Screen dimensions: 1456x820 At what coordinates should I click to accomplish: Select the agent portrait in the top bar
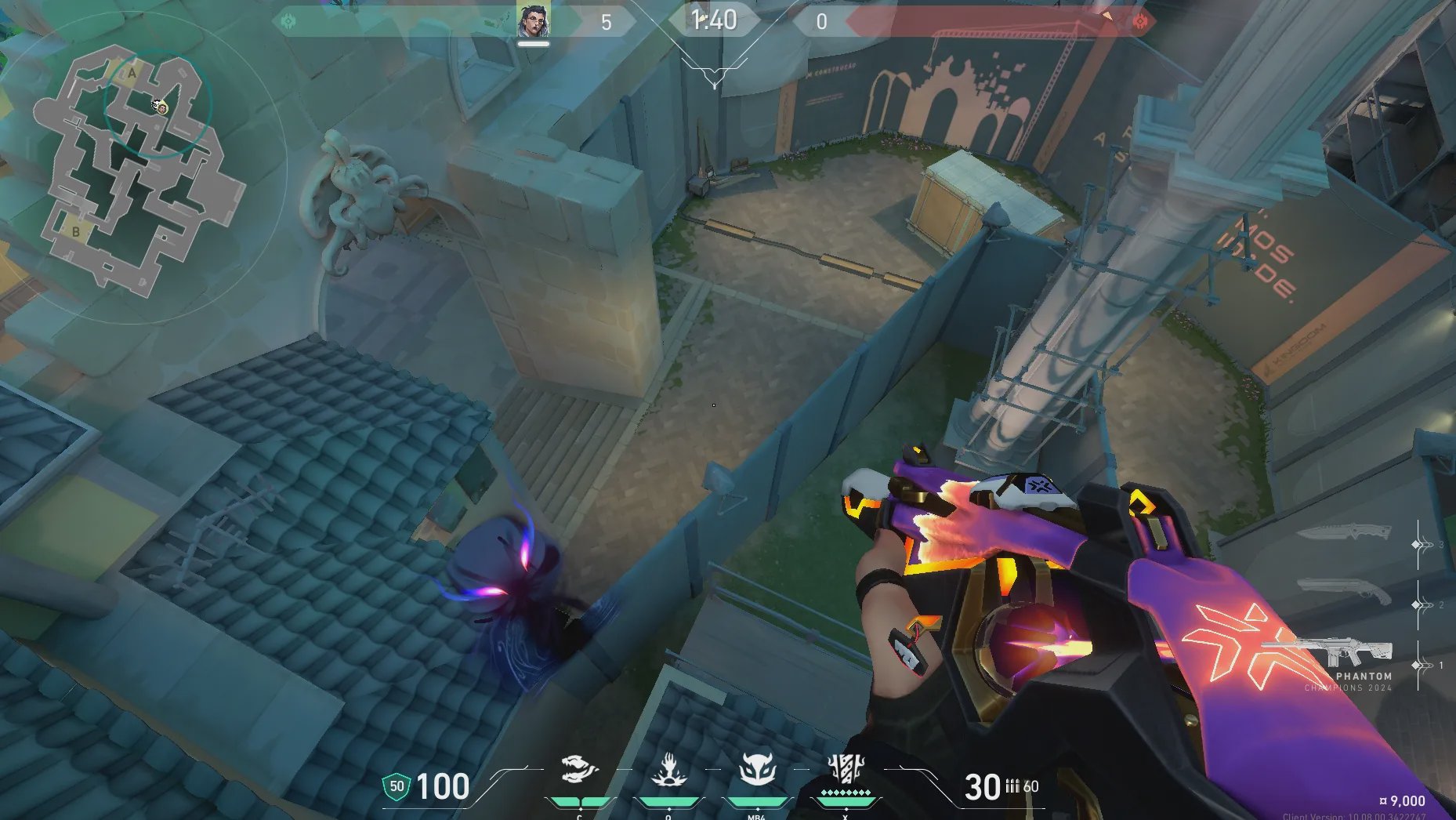533,21
